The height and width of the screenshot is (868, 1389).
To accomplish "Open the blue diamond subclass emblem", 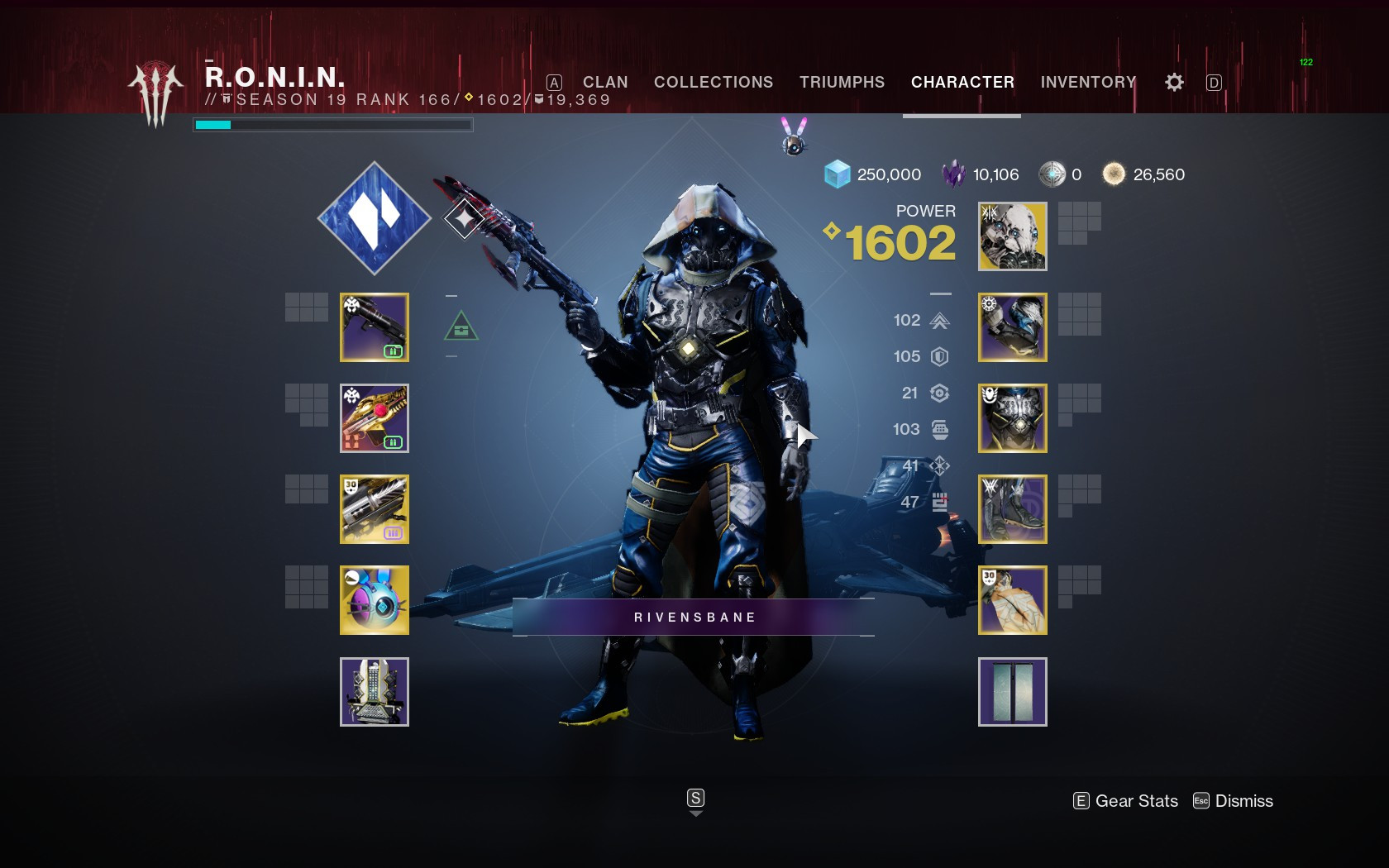I will click(x=375, y=218).
